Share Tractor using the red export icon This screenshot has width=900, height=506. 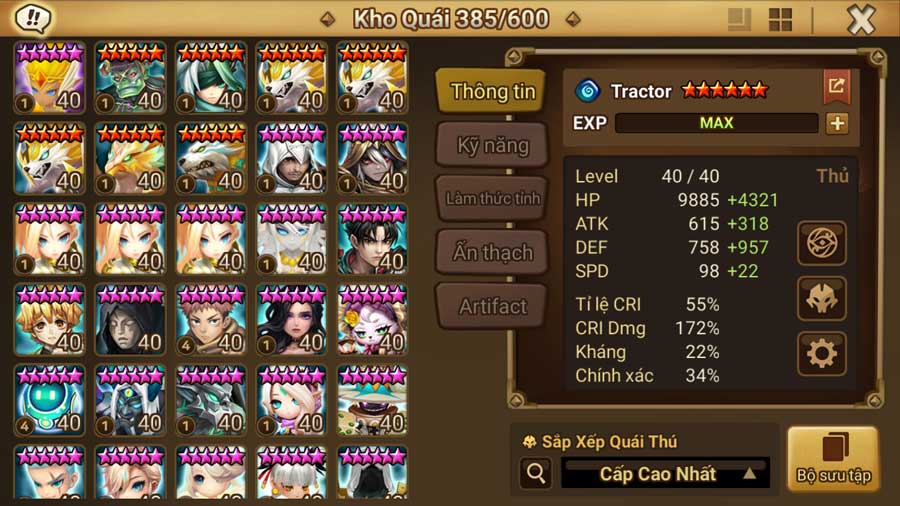point(836,86)
